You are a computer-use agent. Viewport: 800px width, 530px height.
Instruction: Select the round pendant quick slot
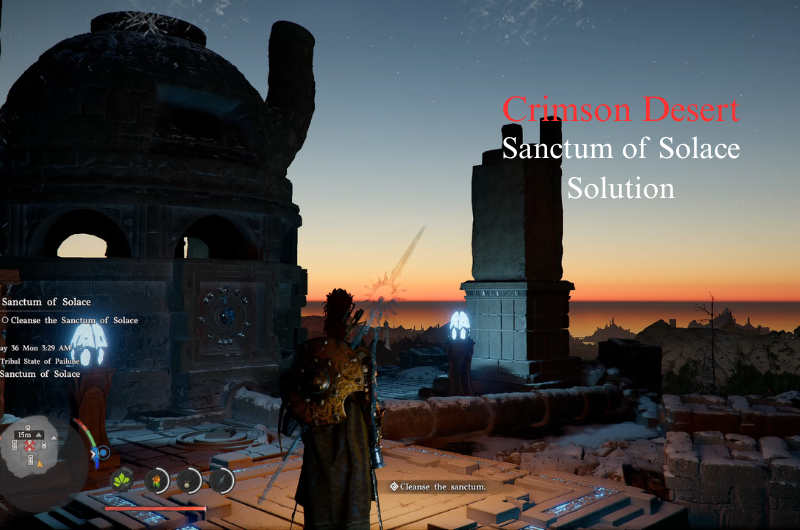pyautogui.click(x=189, y=481)
